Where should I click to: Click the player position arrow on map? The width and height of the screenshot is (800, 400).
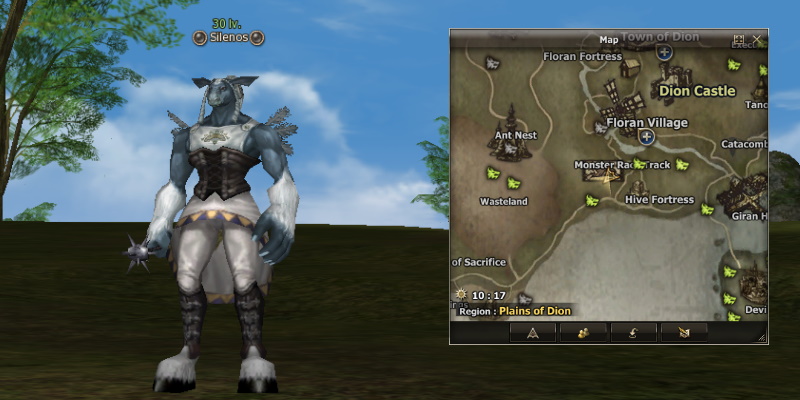point(607,178)
